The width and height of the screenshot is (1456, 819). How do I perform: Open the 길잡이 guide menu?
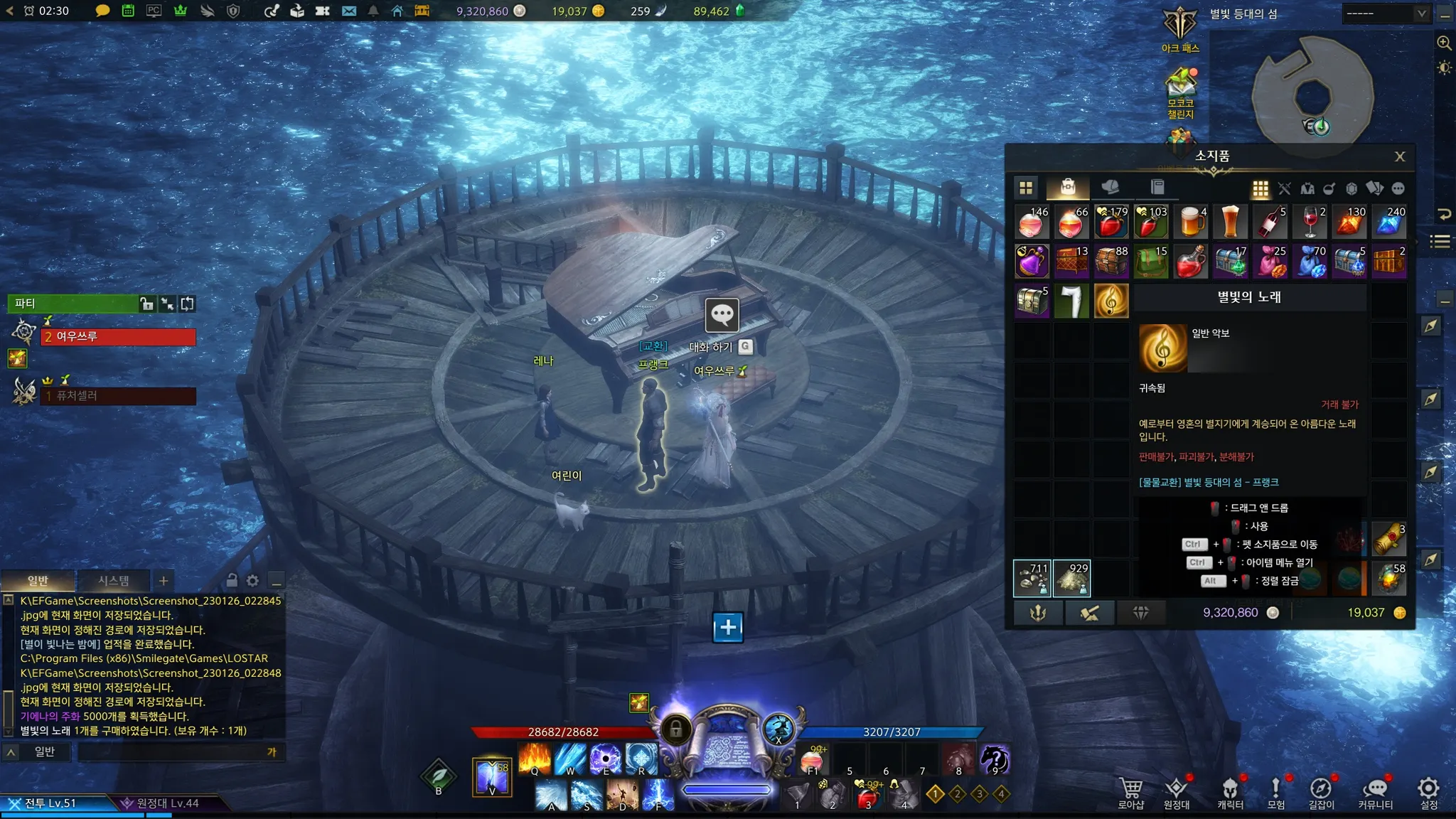point(1321,792)
